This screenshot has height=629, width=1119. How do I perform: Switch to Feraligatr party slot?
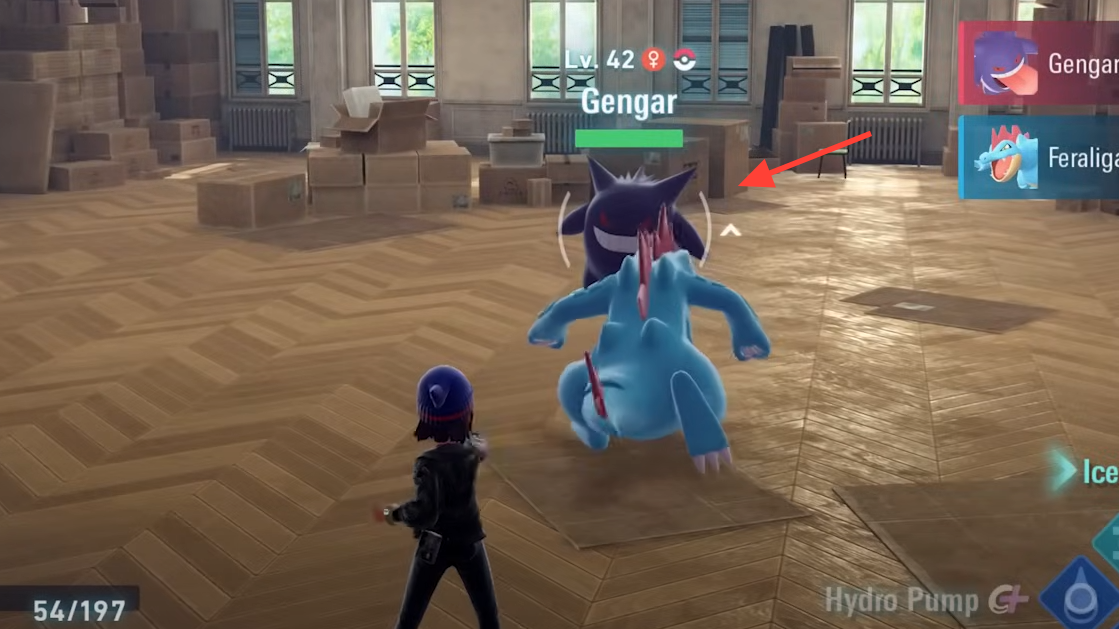pos(1040,157)
